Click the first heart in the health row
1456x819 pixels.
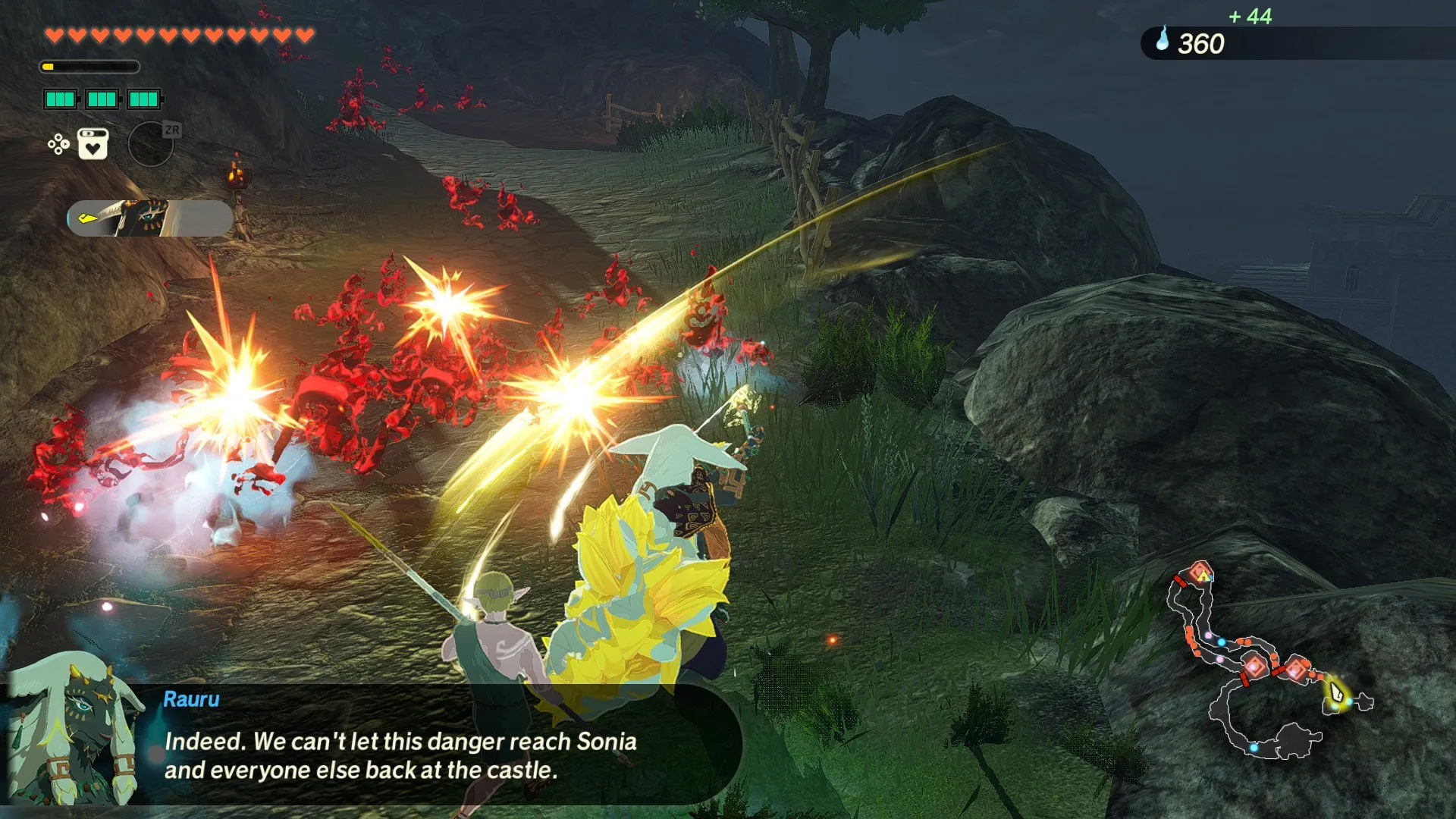55,35
